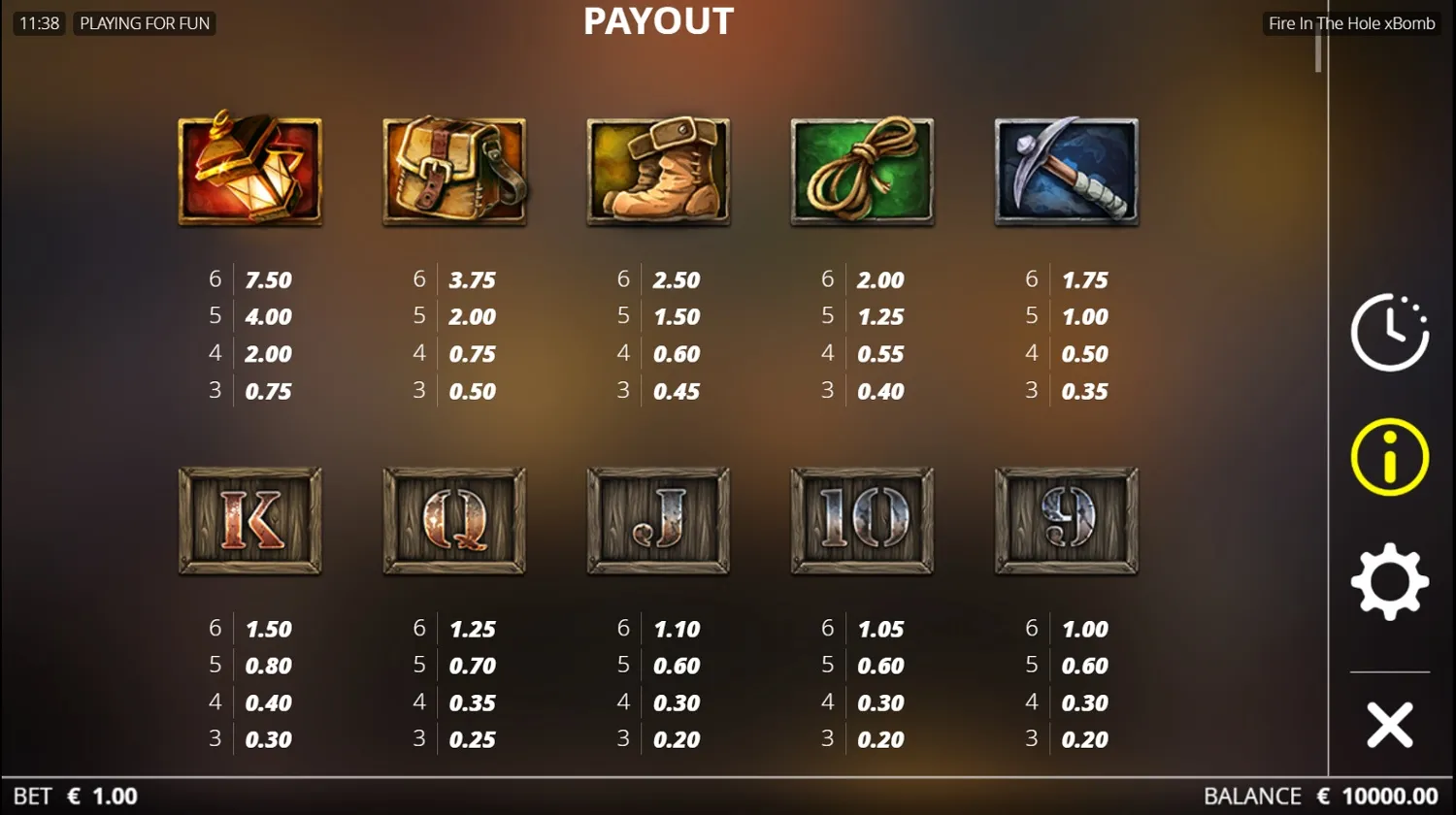The width and height of the screenshot is (1456, 815).
Task: Select the K card symbol
Action: 249,520
